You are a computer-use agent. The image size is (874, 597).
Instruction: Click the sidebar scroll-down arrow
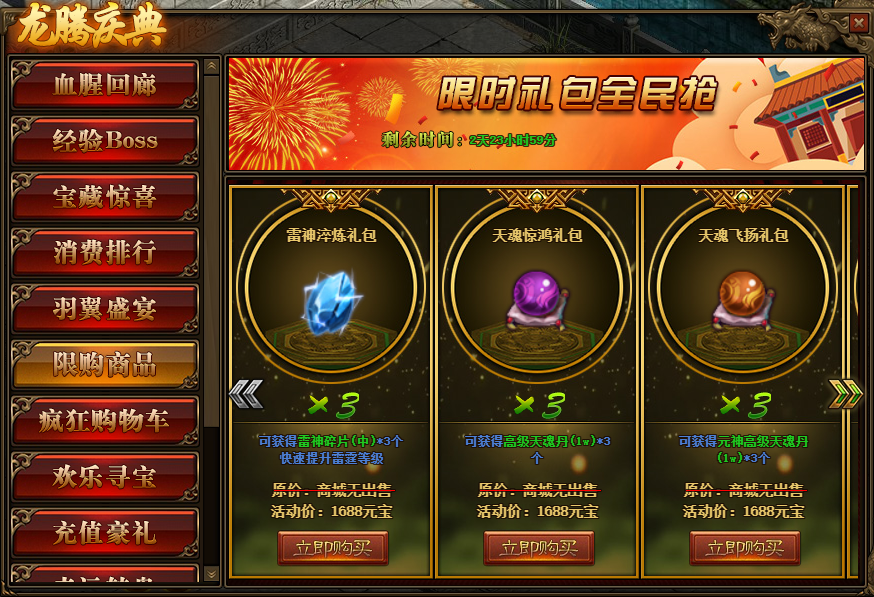[x=211, y=573]
